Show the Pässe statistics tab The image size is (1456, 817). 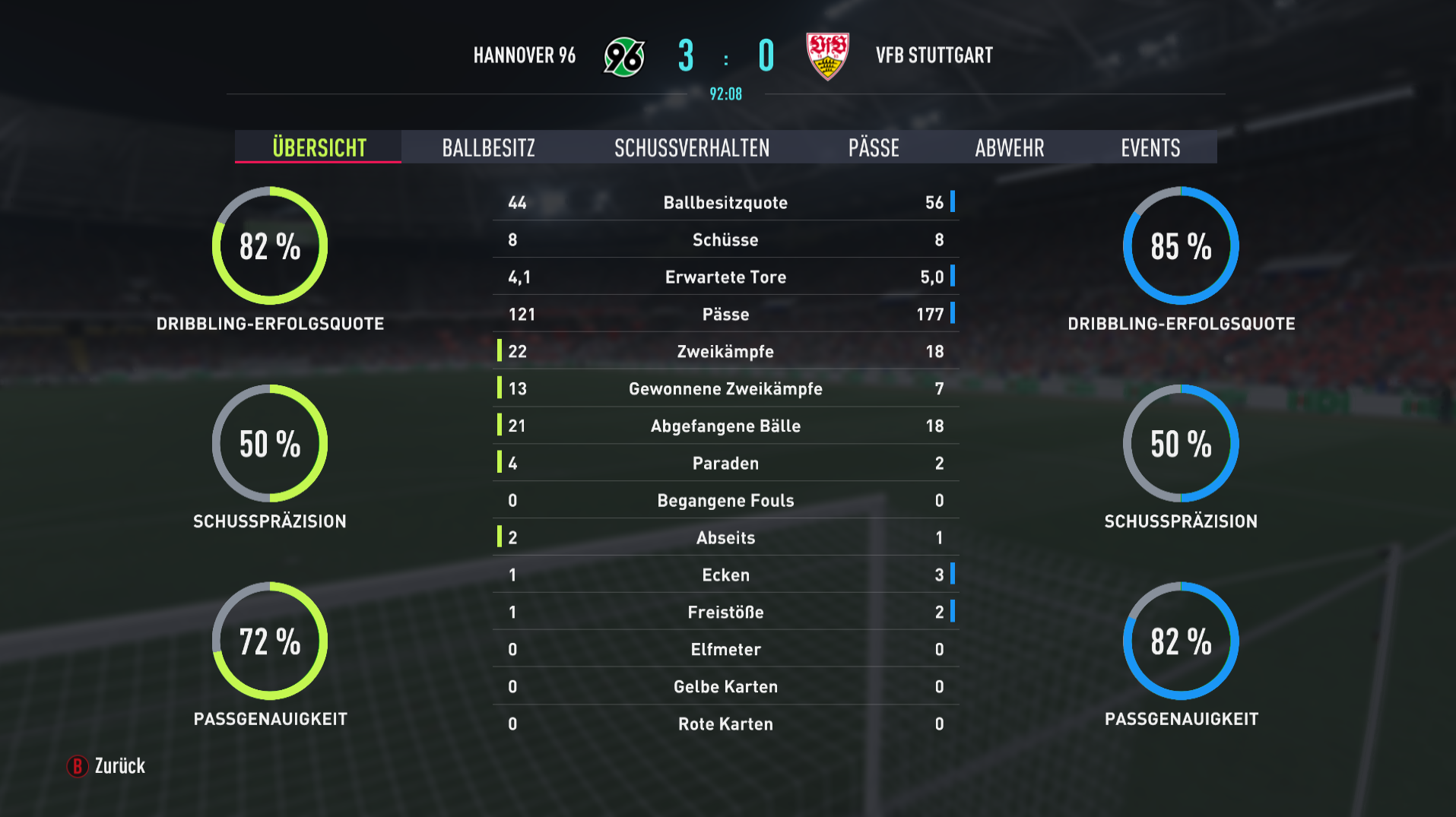pos(874,147)
